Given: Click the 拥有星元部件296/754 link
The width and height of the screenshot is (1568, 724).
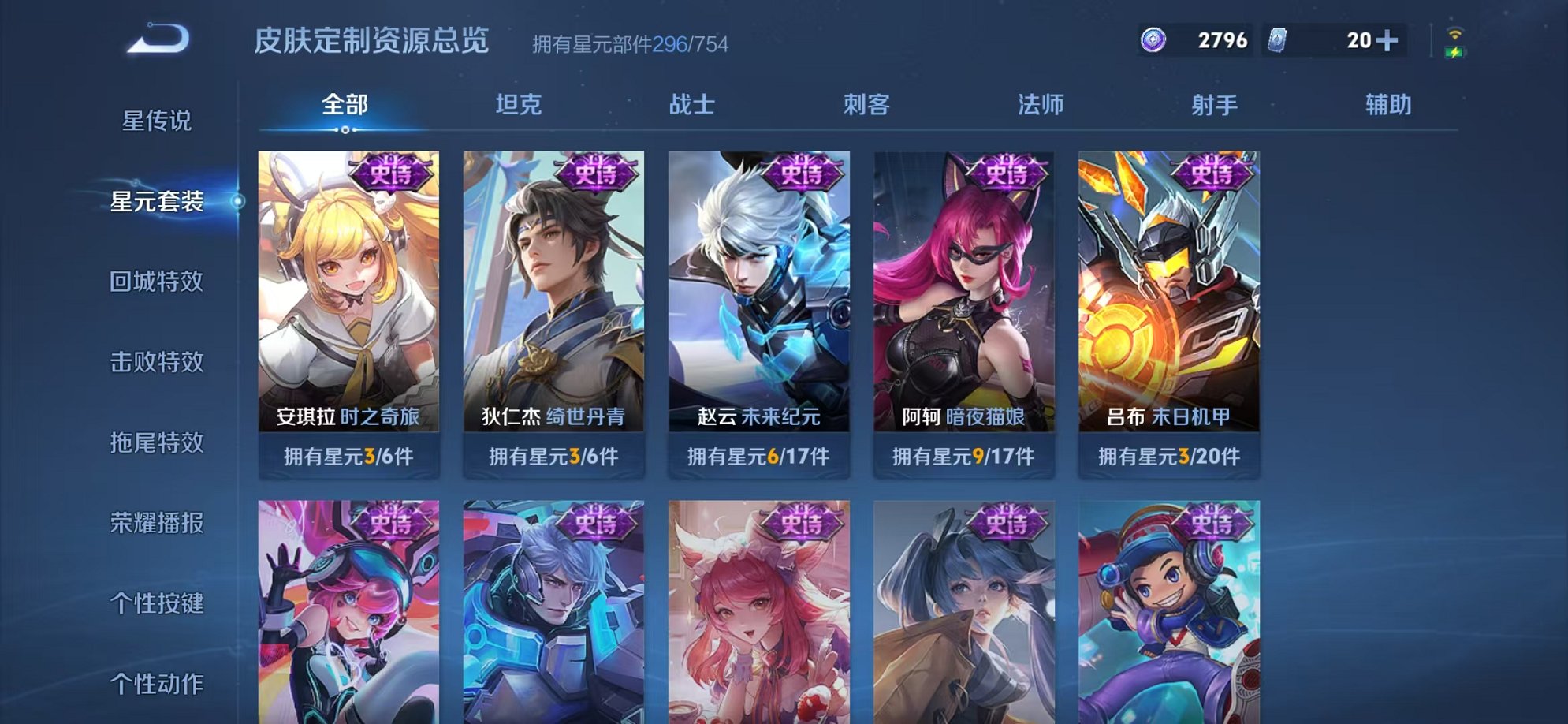Looking at the screenshot, I should [x=631, y=44].
